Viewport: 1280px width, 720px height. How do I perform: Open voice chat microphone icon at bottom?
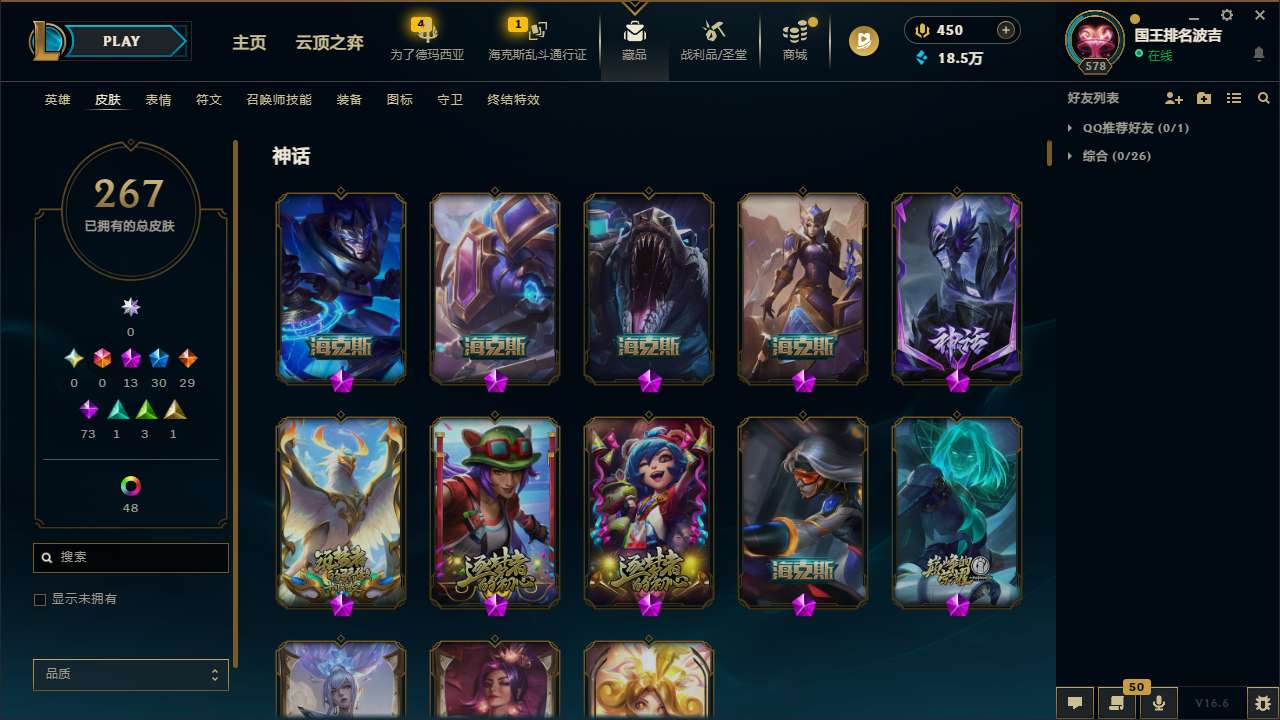[x=1159, y=701]
